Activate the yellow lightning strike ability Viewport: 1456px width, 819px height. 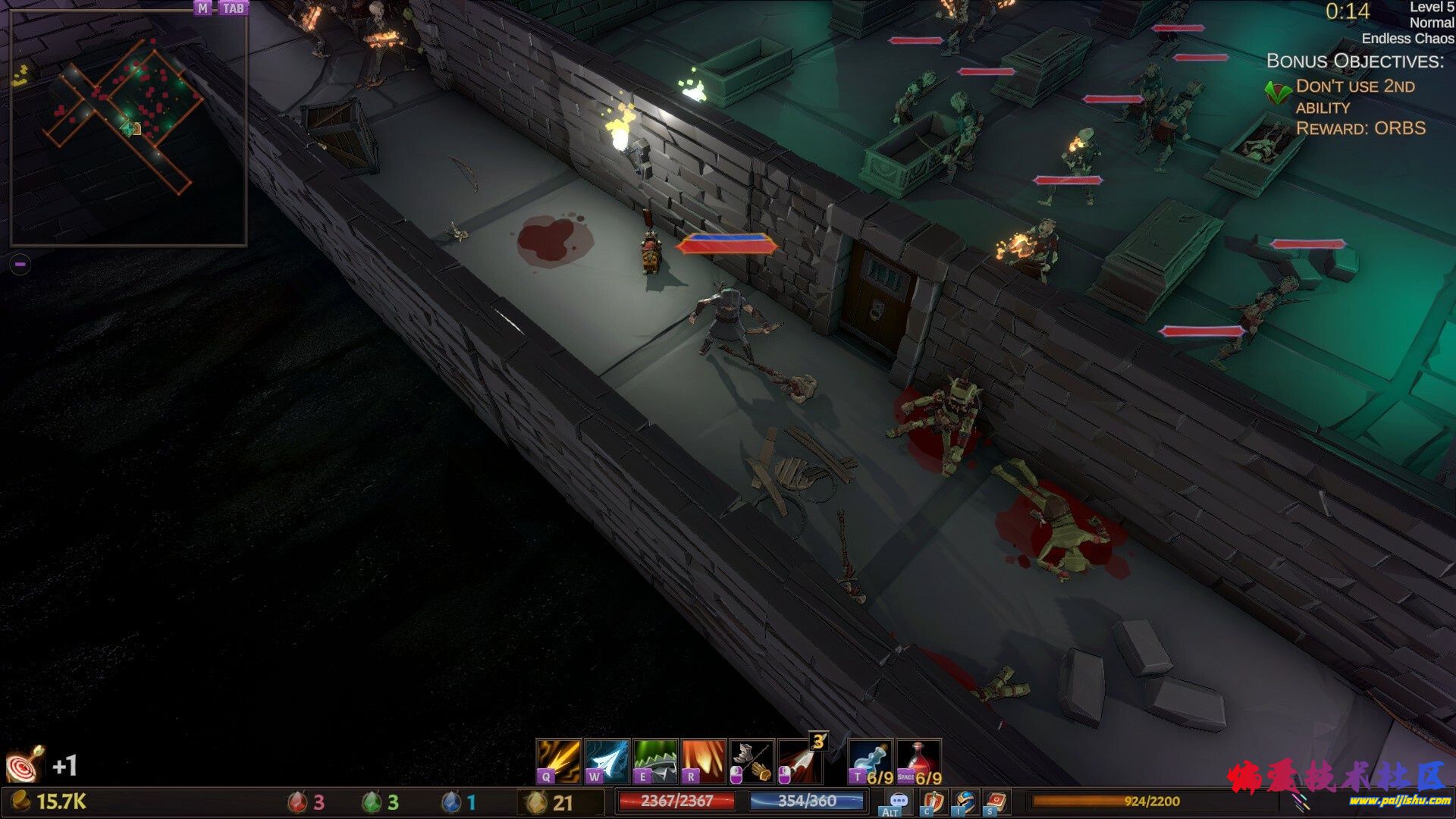pyautogui.click(x=558, y=761)
